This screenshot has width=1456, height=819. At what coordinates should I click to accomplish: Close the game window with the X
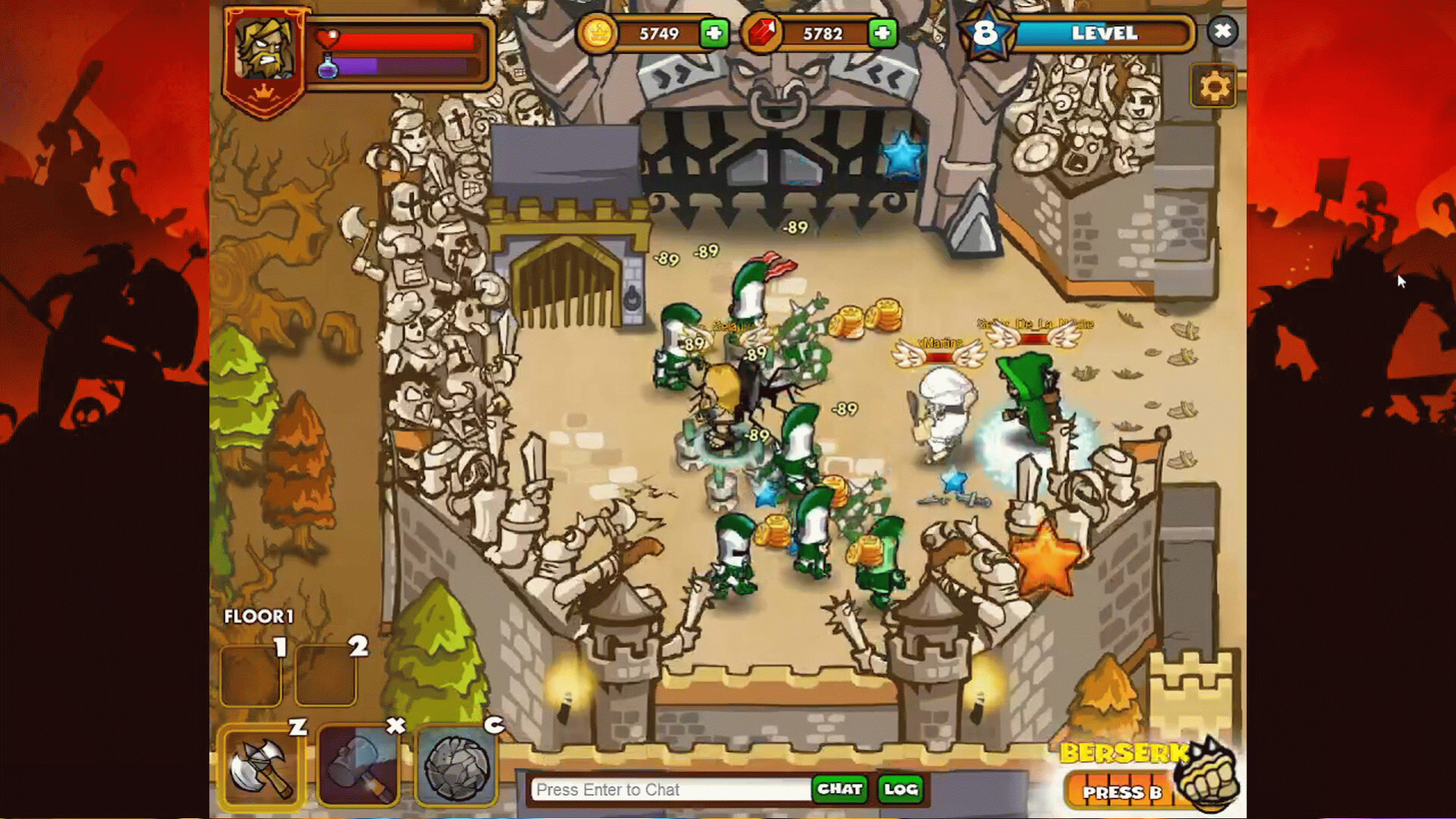[1222, 32]
